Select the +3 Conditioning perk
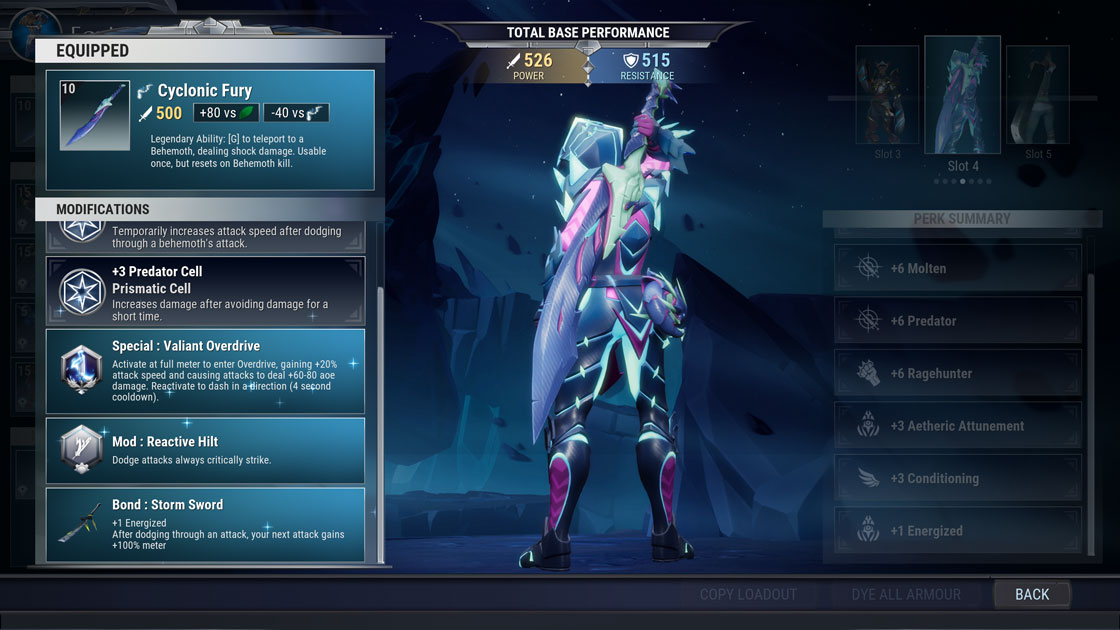 coord(957,478)
